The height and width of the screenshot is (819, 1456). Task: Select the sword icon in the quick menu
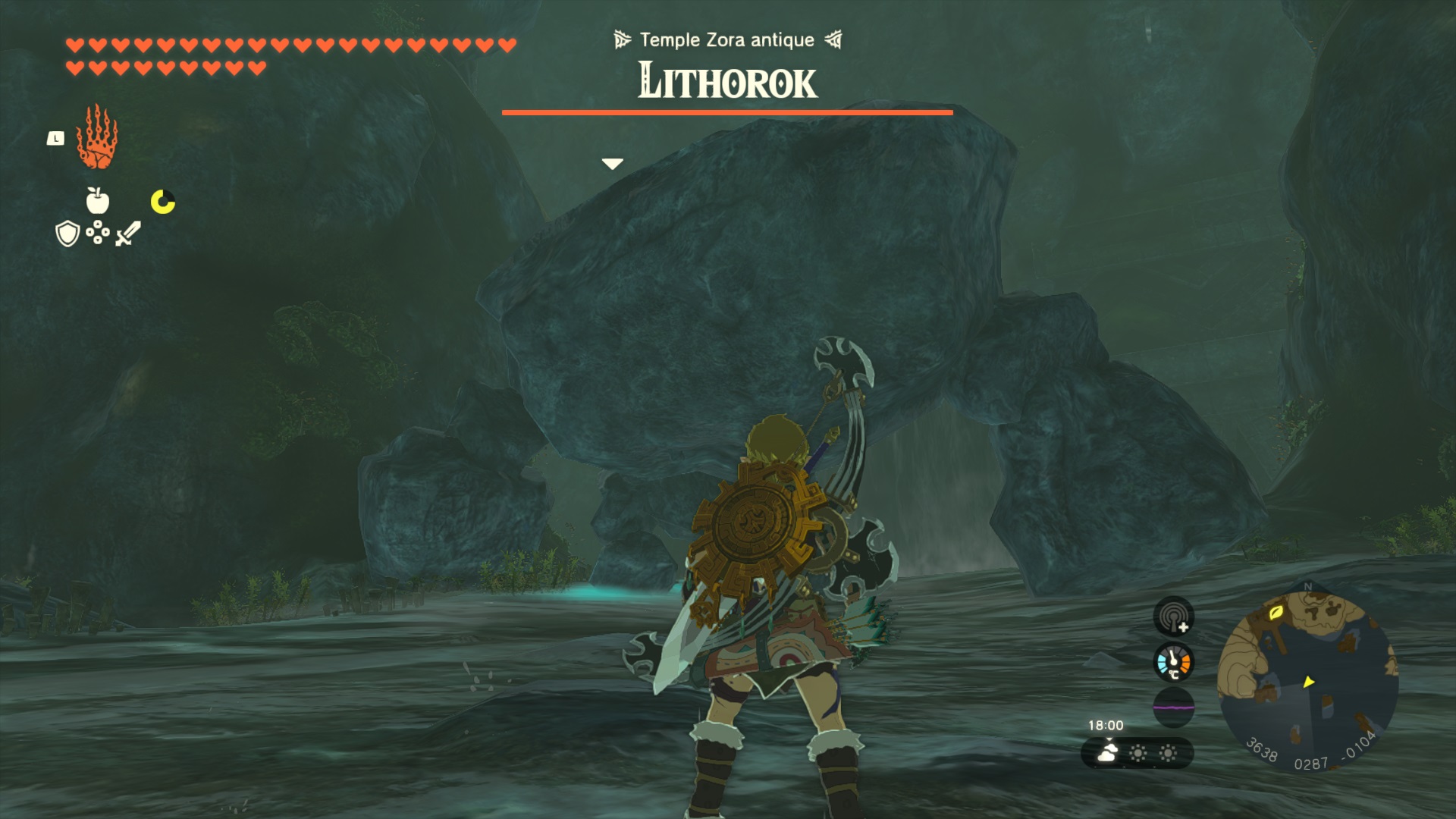[128, 233]
